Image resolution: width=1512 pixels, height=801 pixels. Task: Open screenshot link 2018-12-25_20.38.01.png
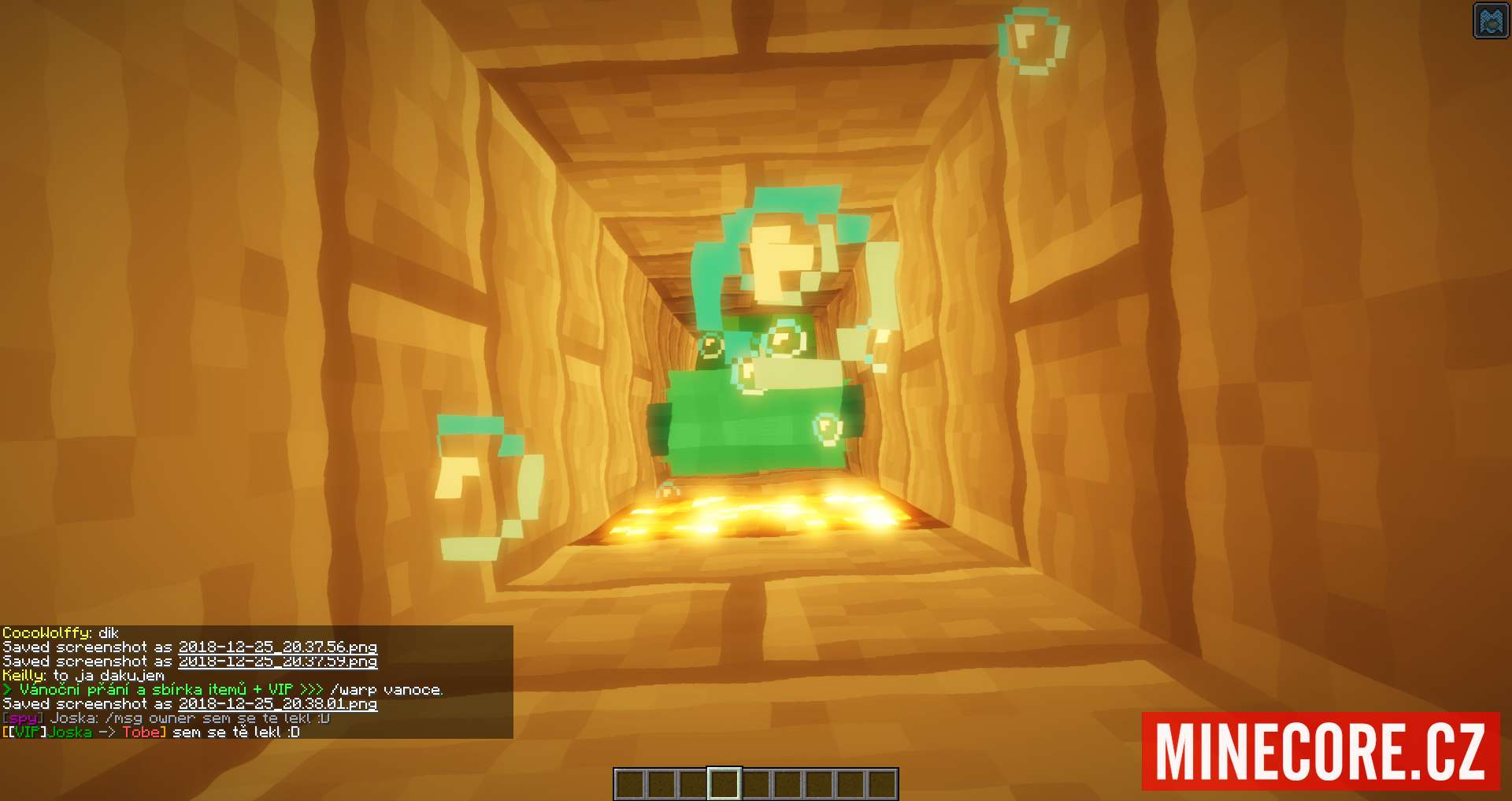(277, 704)
